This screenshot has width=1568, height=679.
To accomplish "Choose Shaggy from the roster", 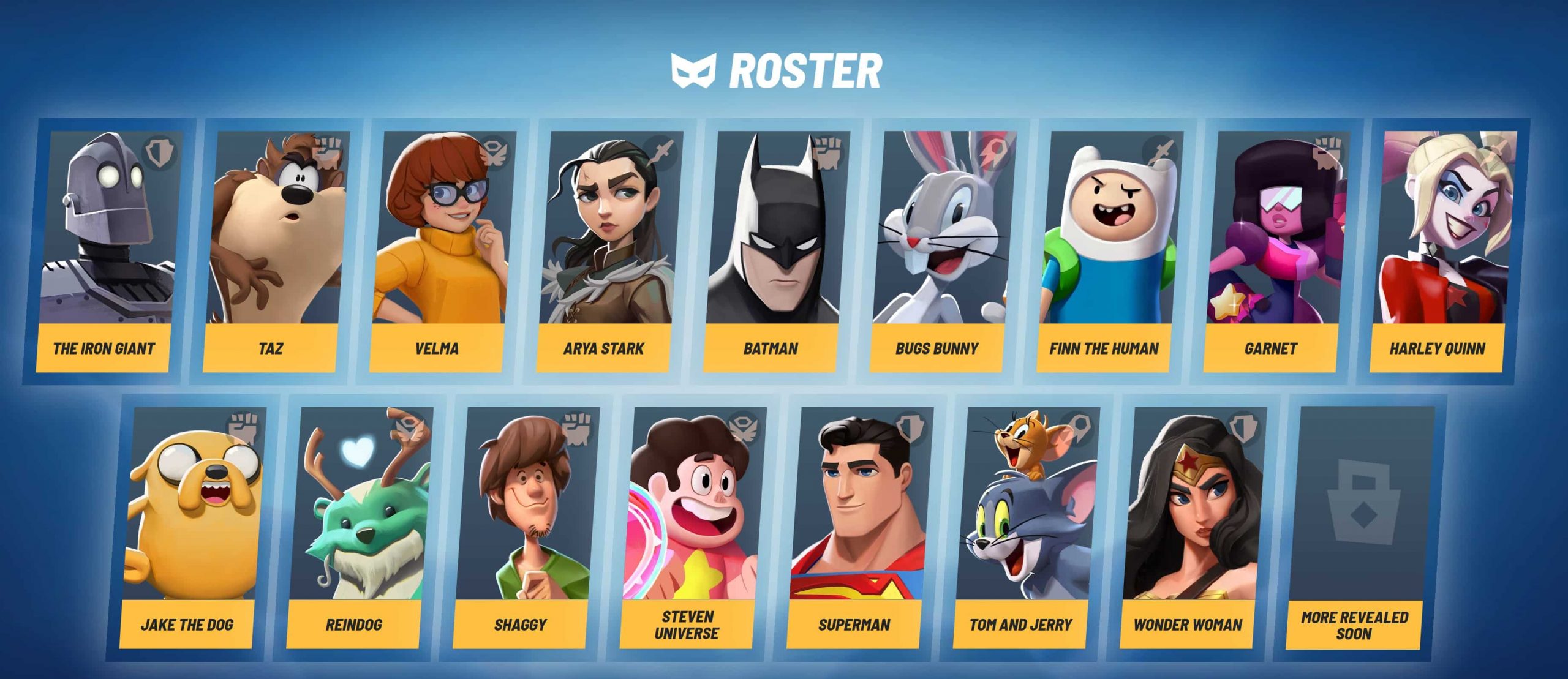I will [x=522, y=527].
